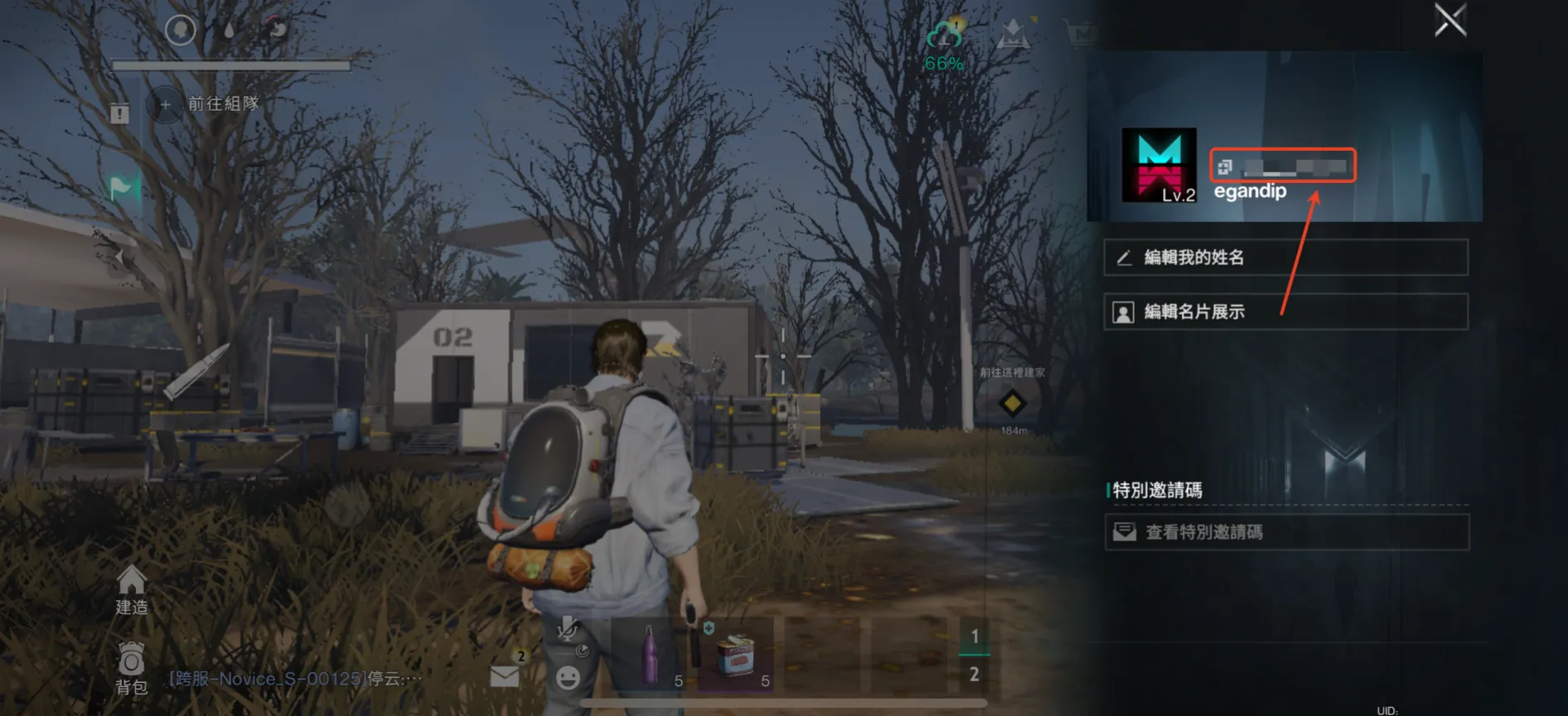1568x716 pixels.
Task: Open the 建造 build menu
Action: coord(131,590)
